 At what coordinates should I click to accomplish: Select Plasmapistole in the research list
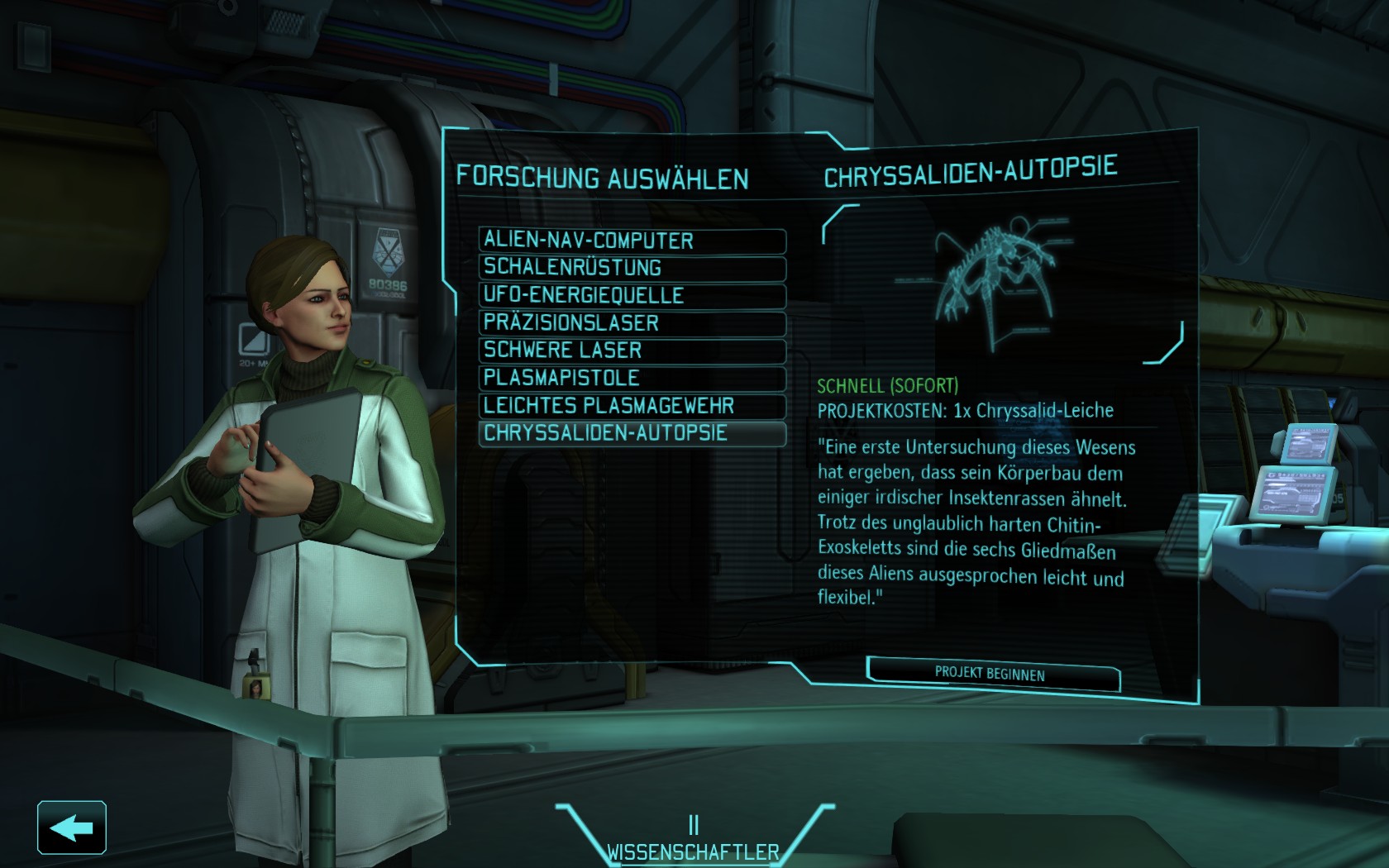tap(632, 379)
